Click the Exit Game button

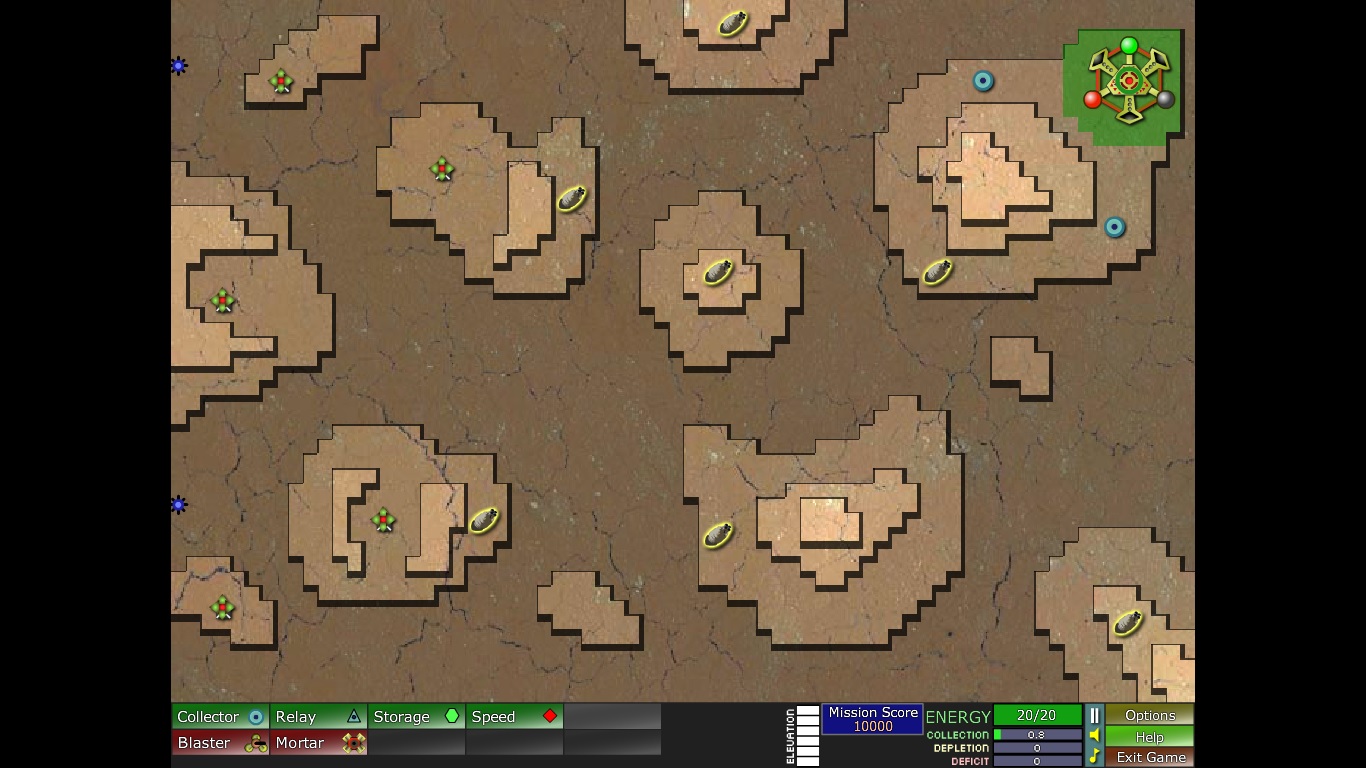pyautogui.click(x=1149, y=757)
